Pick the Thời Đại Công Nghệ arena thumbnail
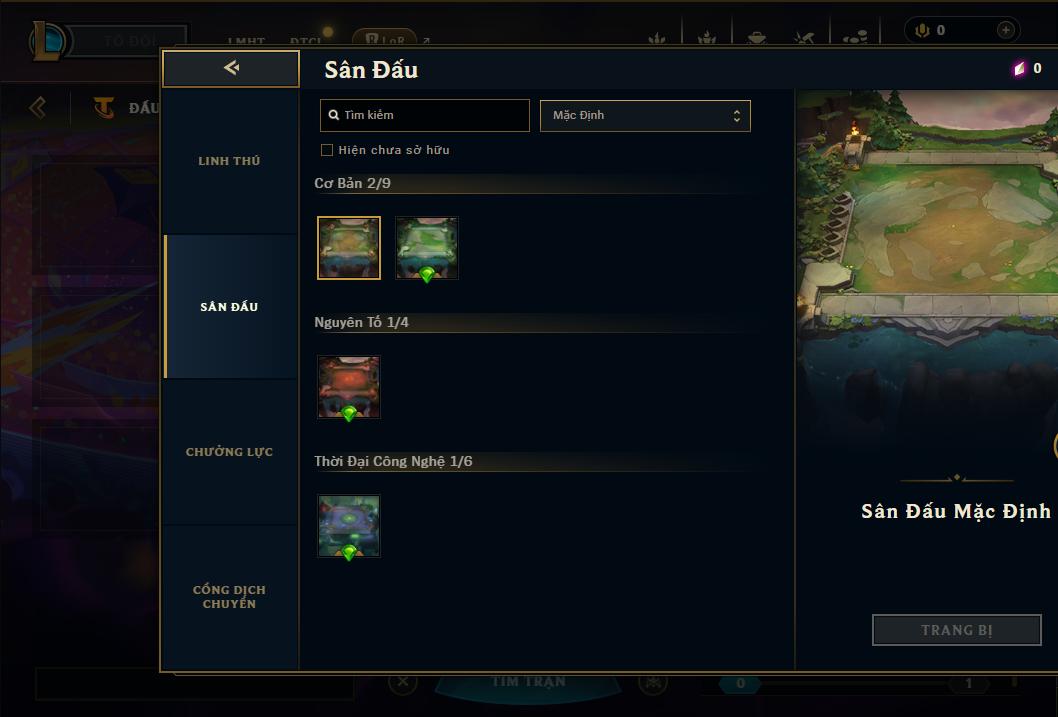Viewport: 1058px width, 717px height. click(x=349, y=526)
